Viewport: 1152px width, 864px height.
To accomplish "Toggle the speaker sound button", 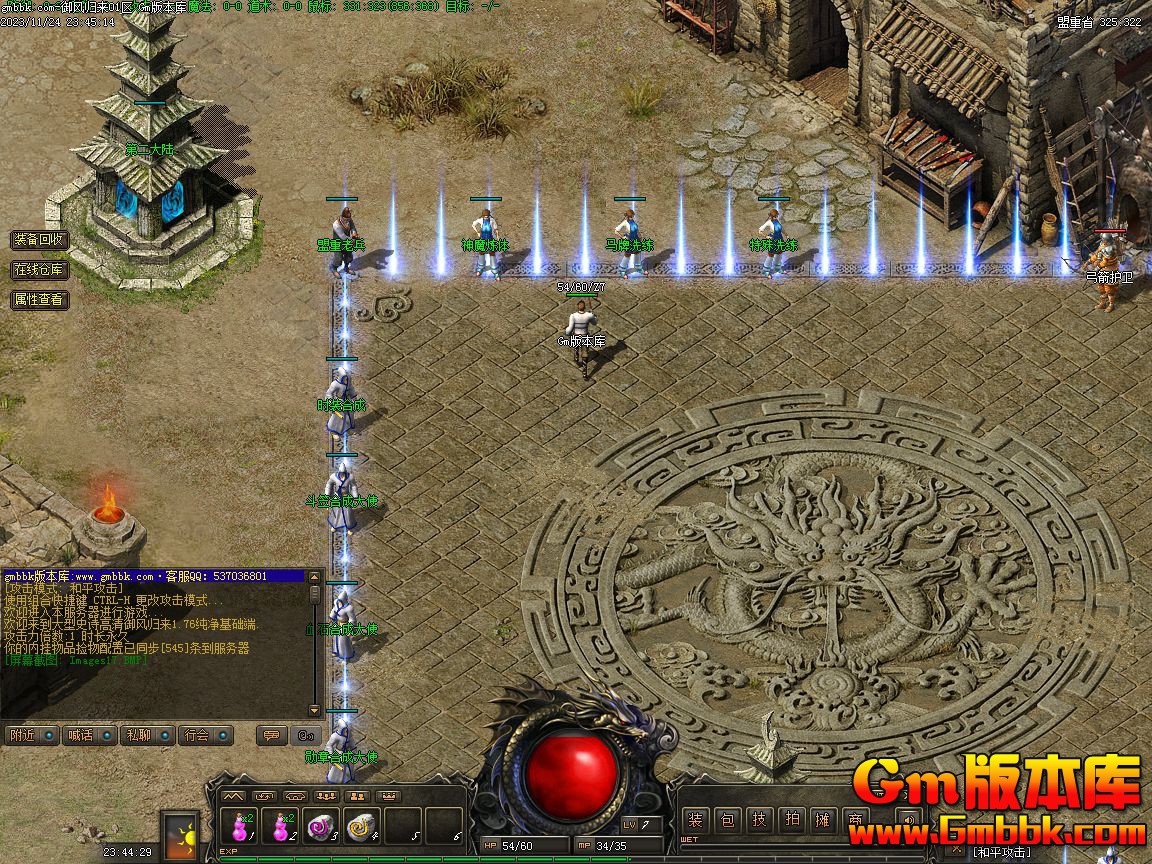I will pos(908,821).
